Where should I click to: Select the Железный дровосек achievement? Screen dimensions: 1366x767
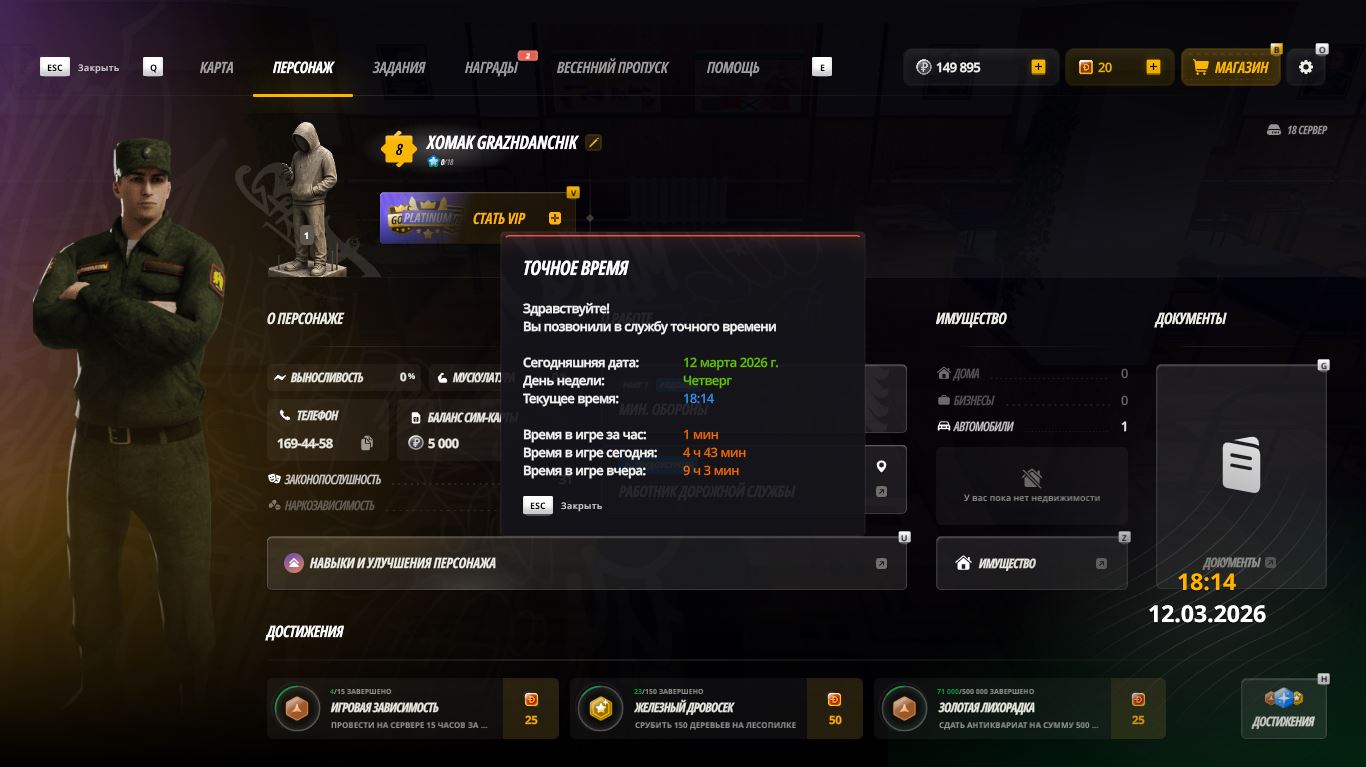715,708
